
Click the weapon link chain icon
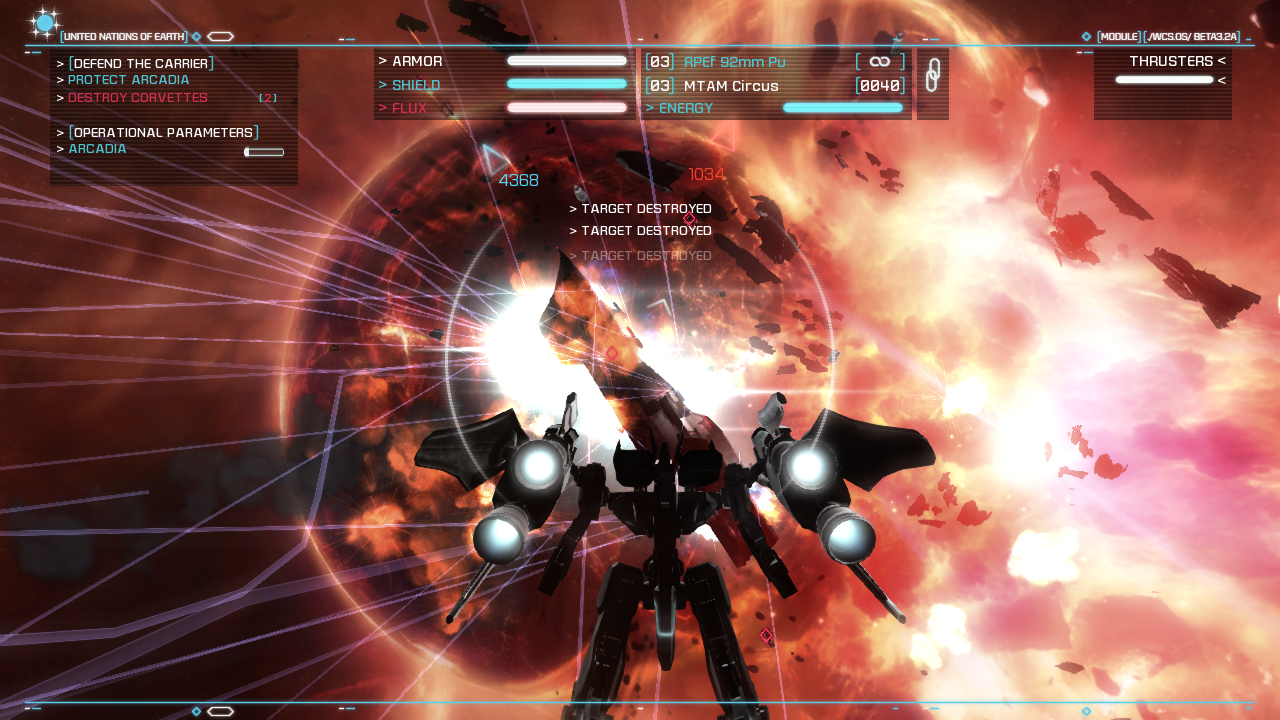tap(932, 77)
